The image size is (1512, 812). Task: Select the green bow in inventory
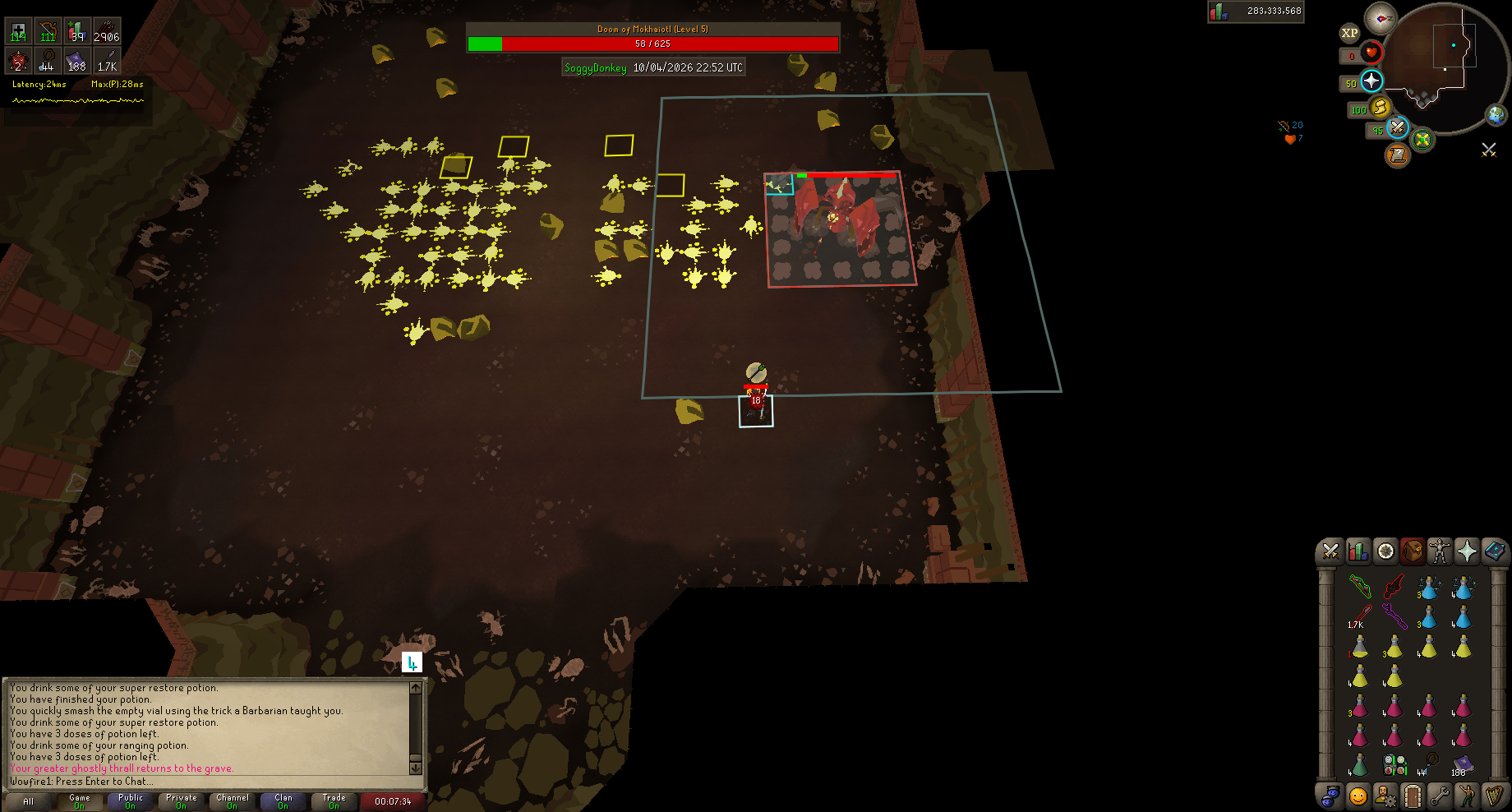pyautogui.click(x=1360, y=586)
